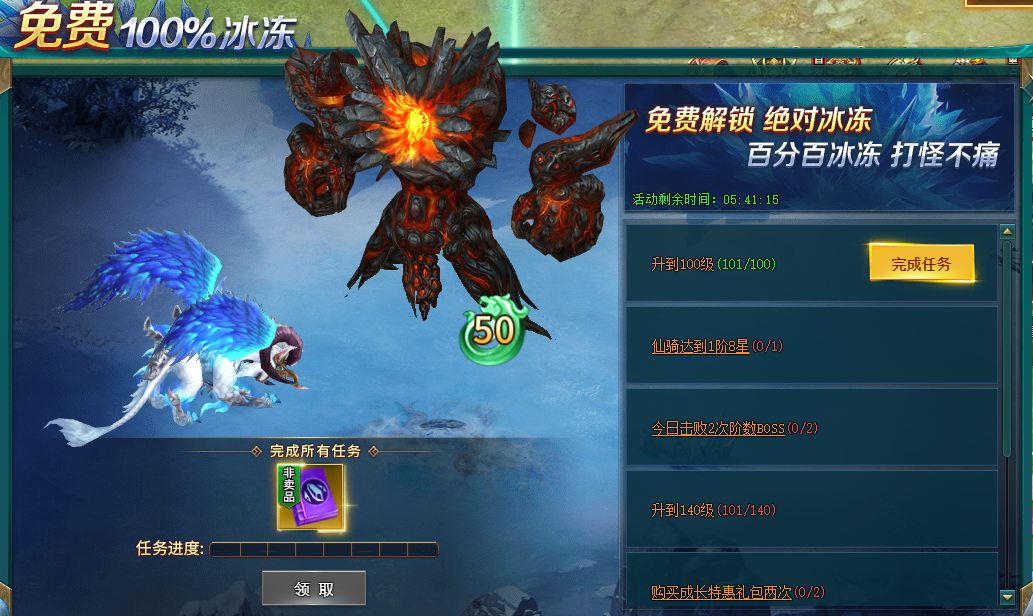Image resolution: width=1033 pixels, height=616 pixels.
Task: Click the task list scroll-up arrow
Action: pos(1007,232)
